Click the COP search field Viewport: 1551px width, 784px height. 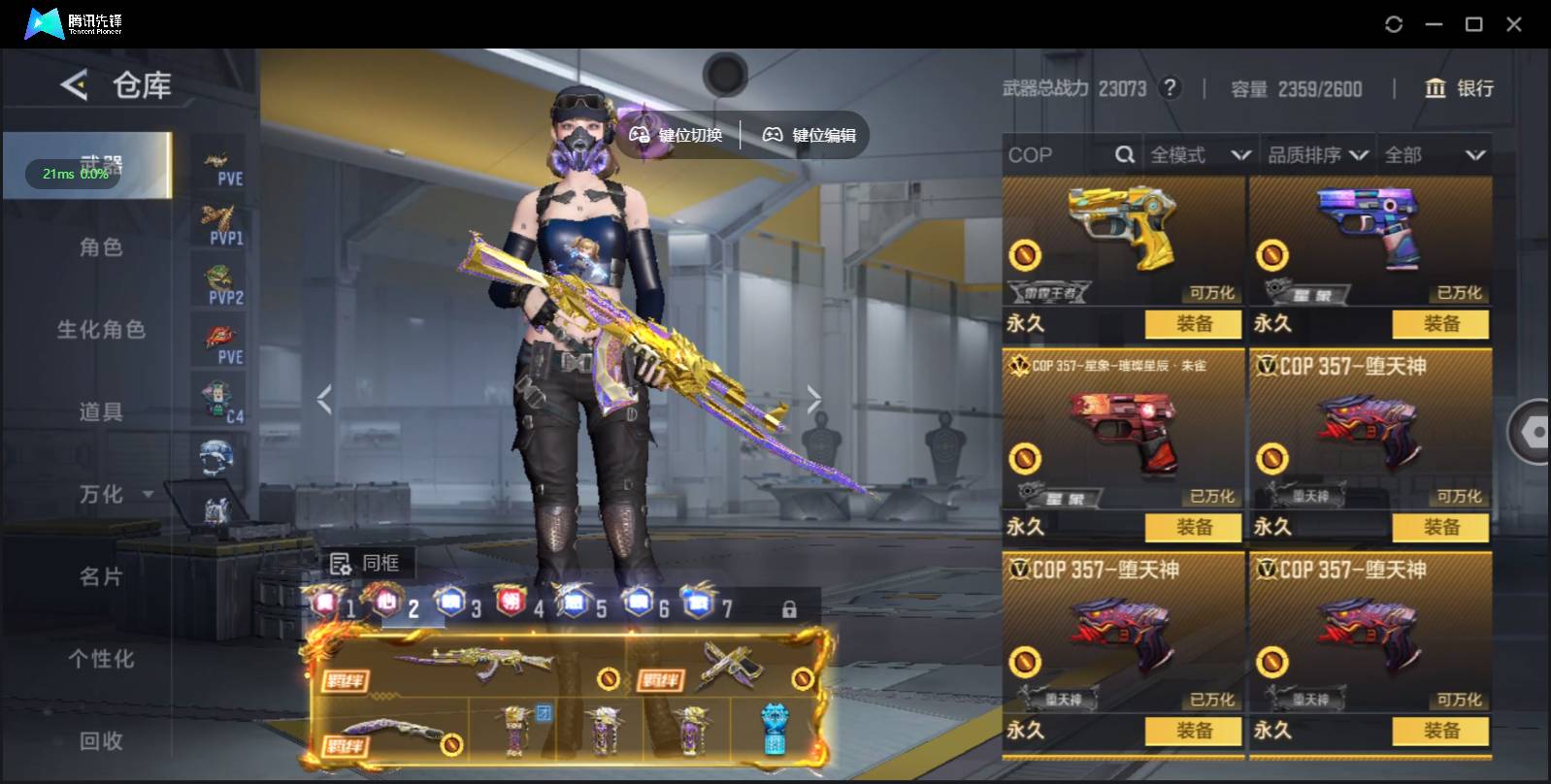click(1060, 155)
